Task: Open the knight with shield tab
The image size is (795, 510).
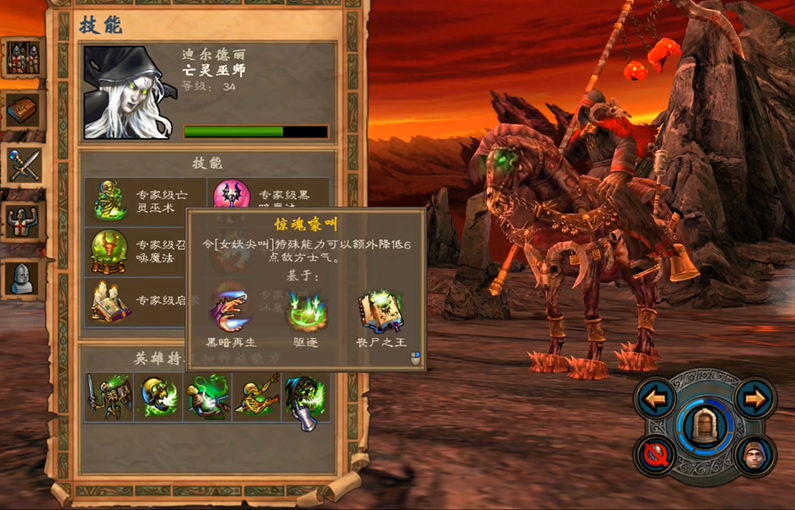Action: [23, 220]
